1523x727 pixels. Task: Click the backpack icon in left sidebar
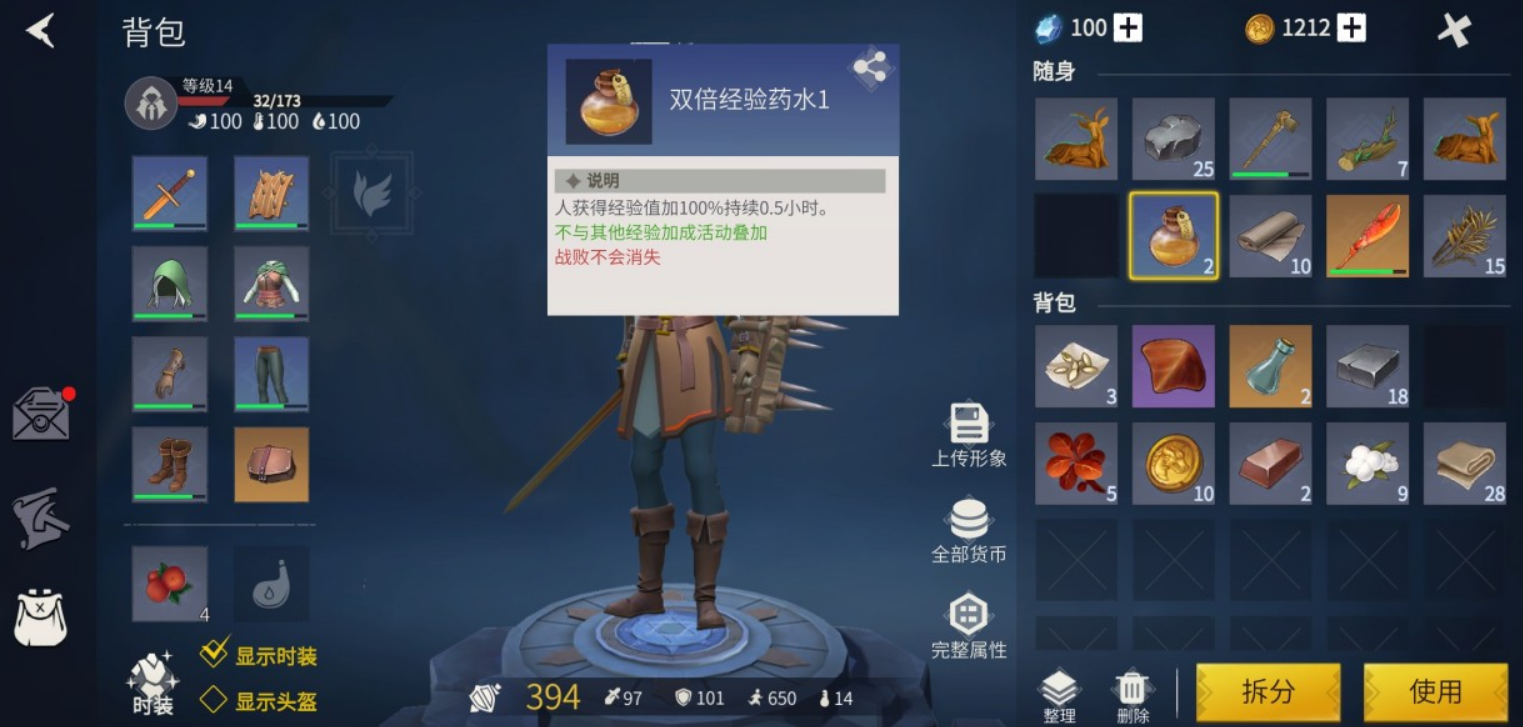click(40, 620)
